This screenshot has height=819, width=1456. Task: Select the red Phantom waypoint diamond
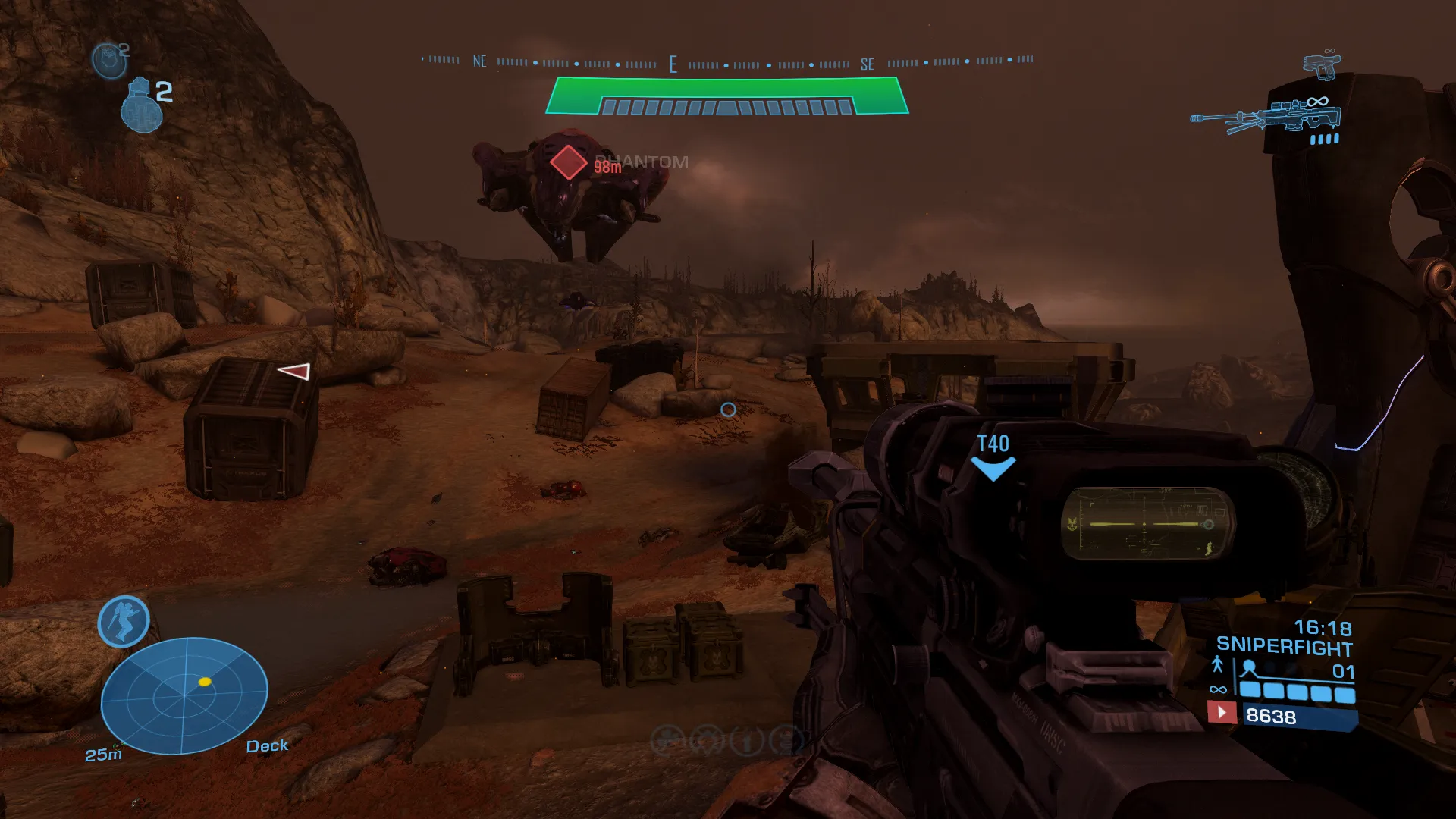[x=568, y=162]
